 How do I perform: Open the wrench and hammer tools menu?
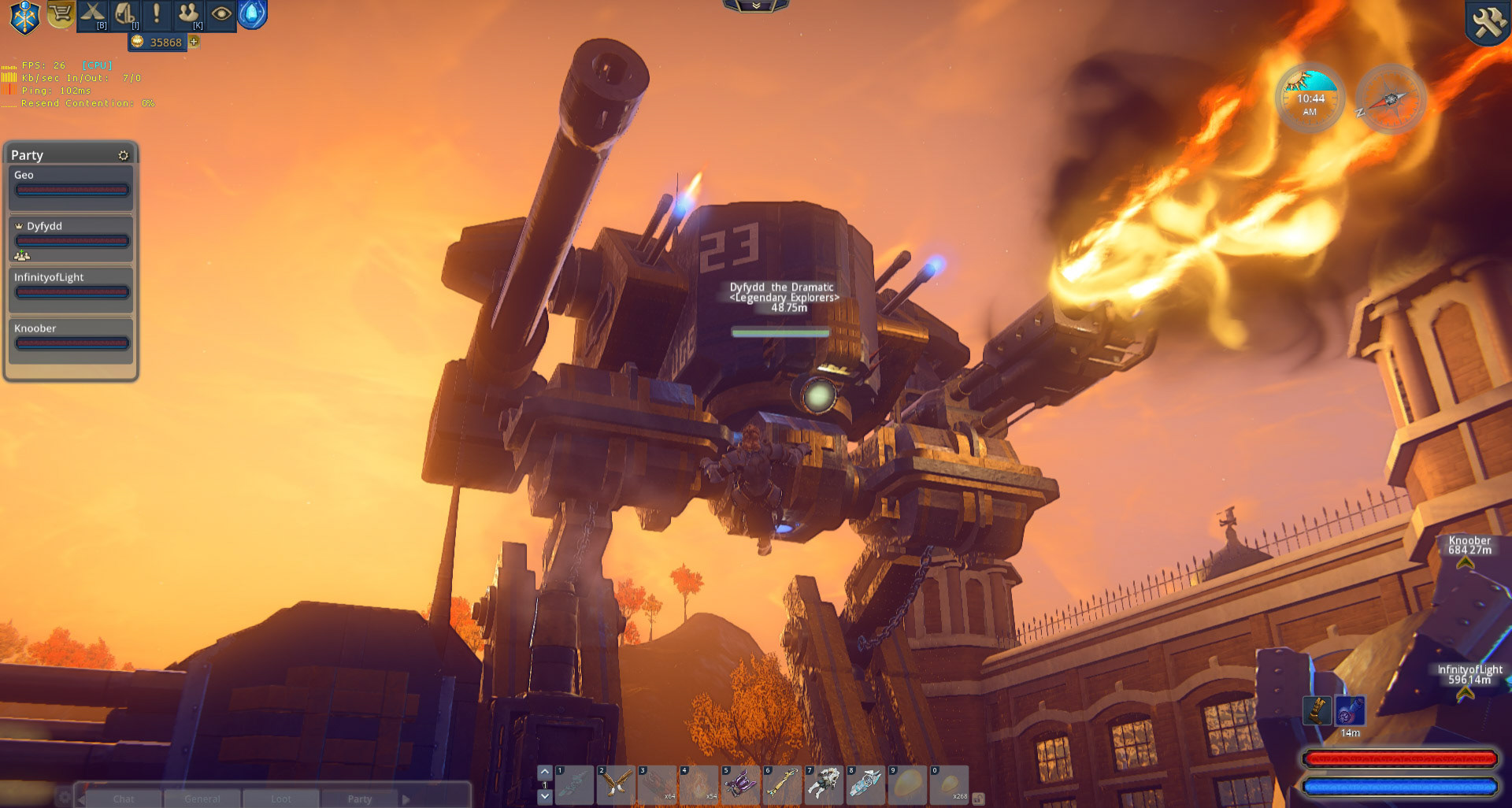[1488, 22]
